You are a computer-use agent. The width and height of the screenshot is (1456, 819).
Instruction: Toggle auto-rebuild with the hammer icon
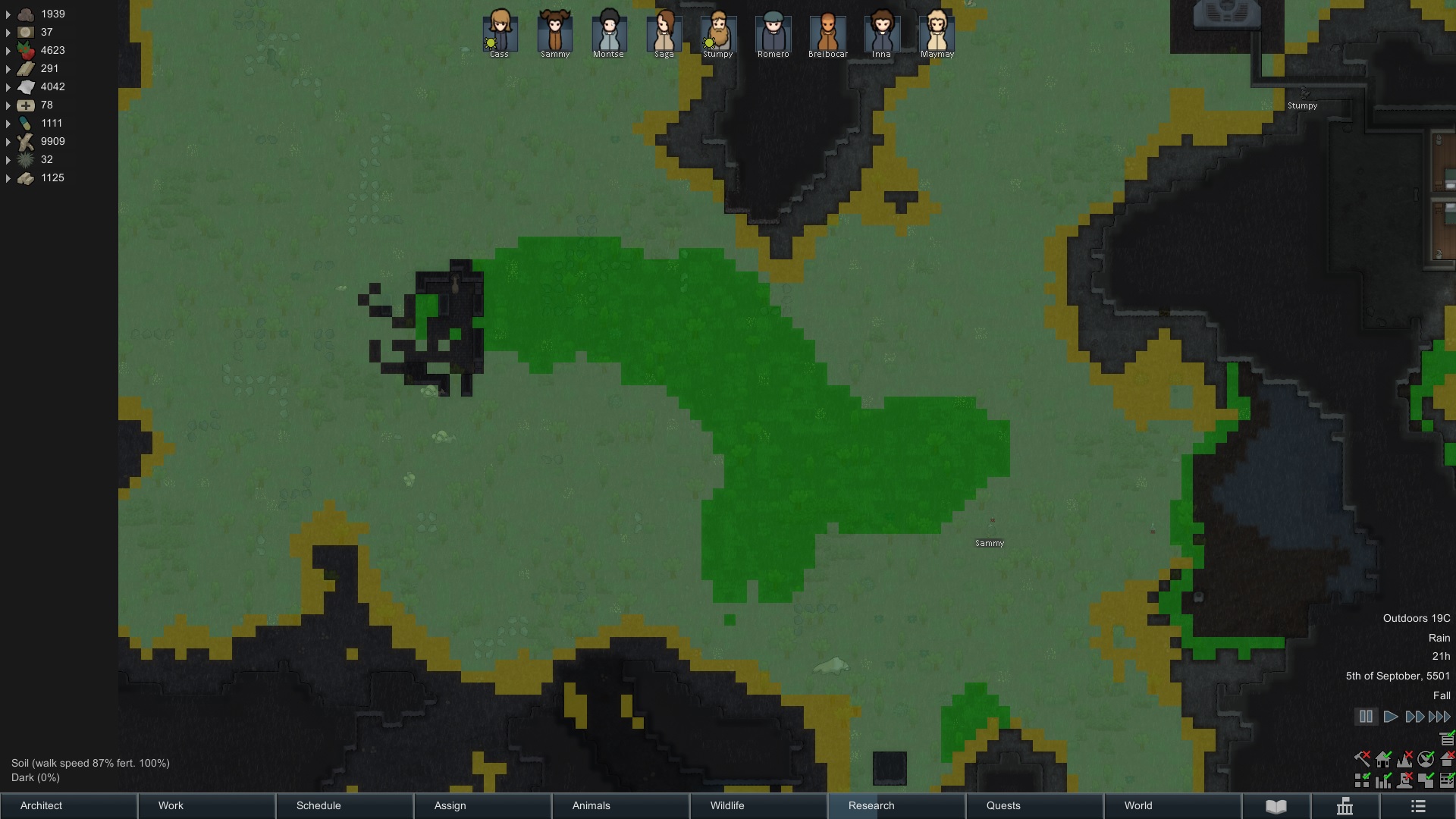1361,760
